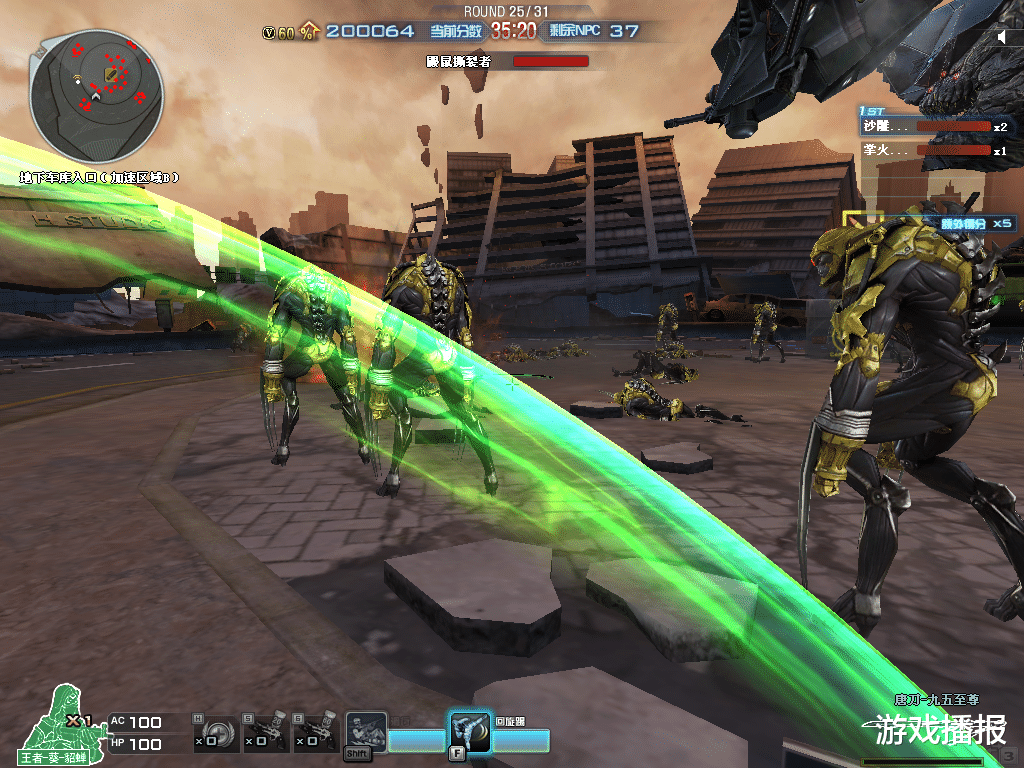The image size is (1024, 768).
Task: Click the gold V coin bonus icon
Action: 269,32
